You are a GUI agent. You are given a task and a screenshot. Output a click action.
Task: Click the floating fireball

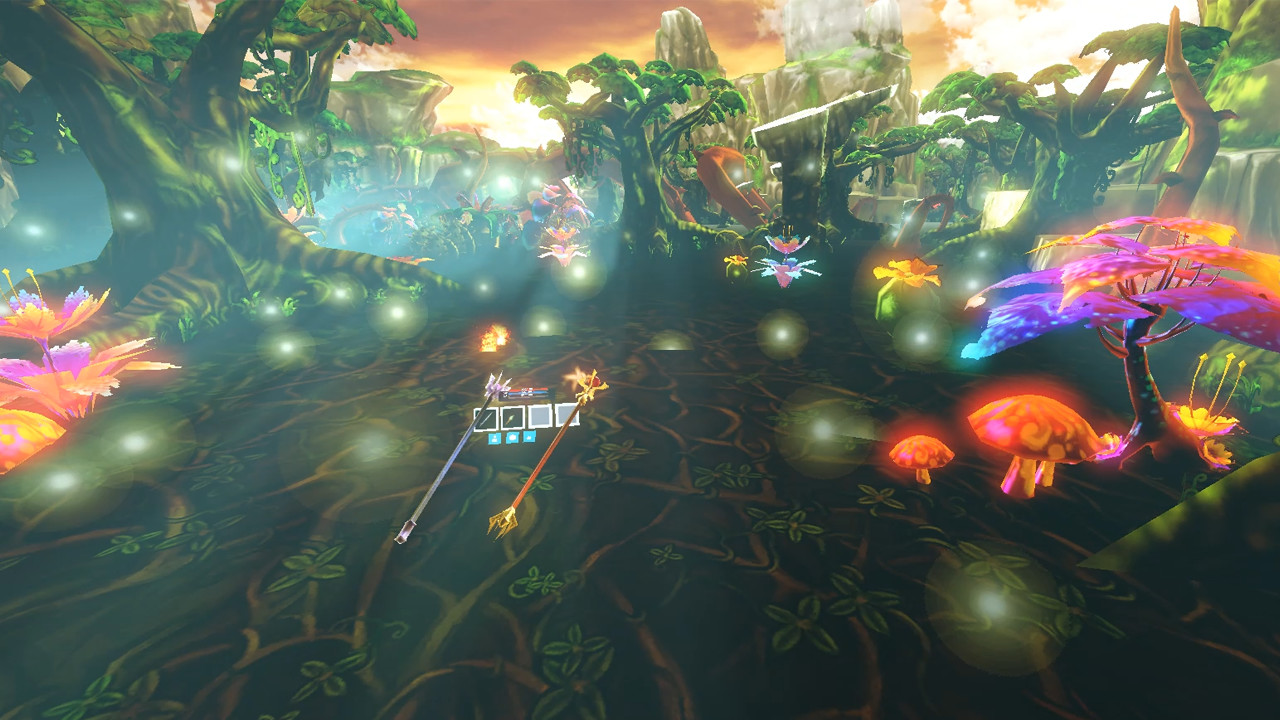click(x=490, y=340)
